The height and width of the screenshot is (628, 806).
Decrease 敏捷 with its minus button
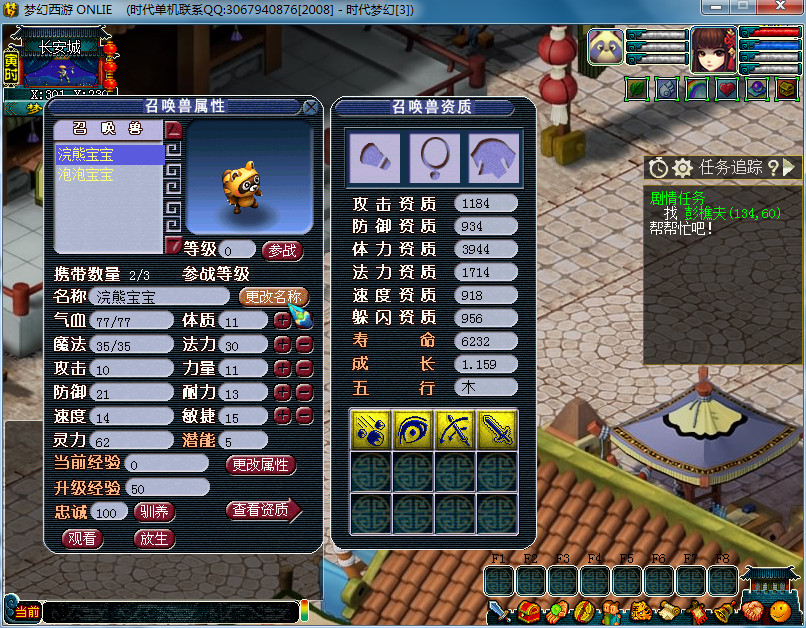click(305, 416)
